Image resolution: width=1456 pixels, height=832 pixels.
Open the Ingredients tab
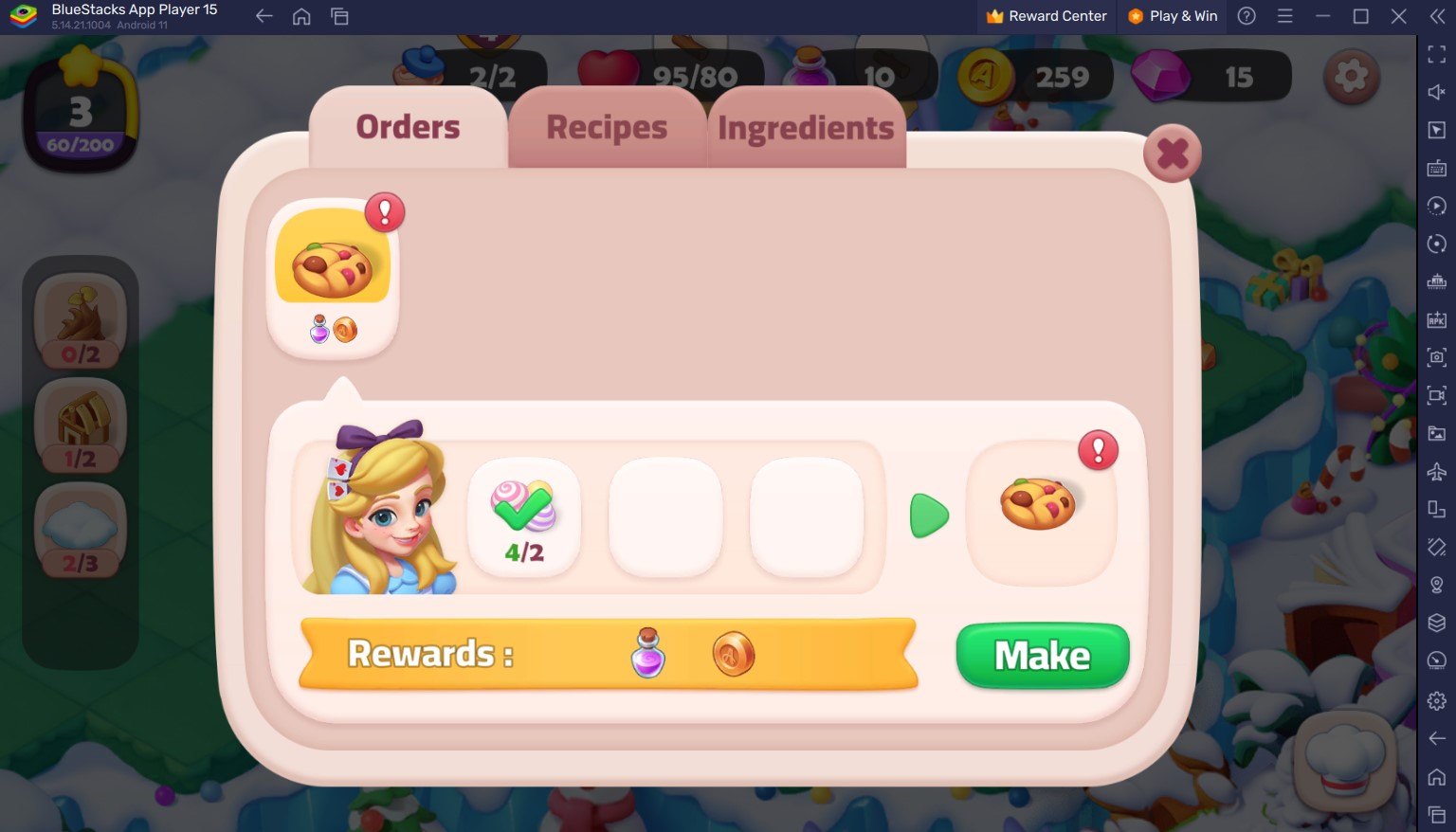click(807, 127)
